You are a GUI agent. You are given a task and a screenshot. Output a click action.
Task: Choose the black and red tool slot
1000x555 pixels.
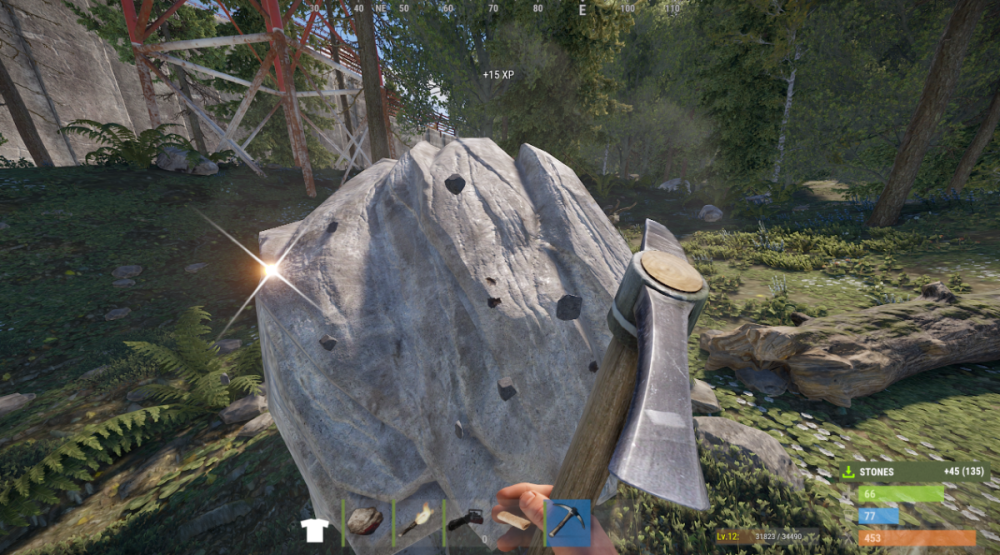[x=466, y=521]
